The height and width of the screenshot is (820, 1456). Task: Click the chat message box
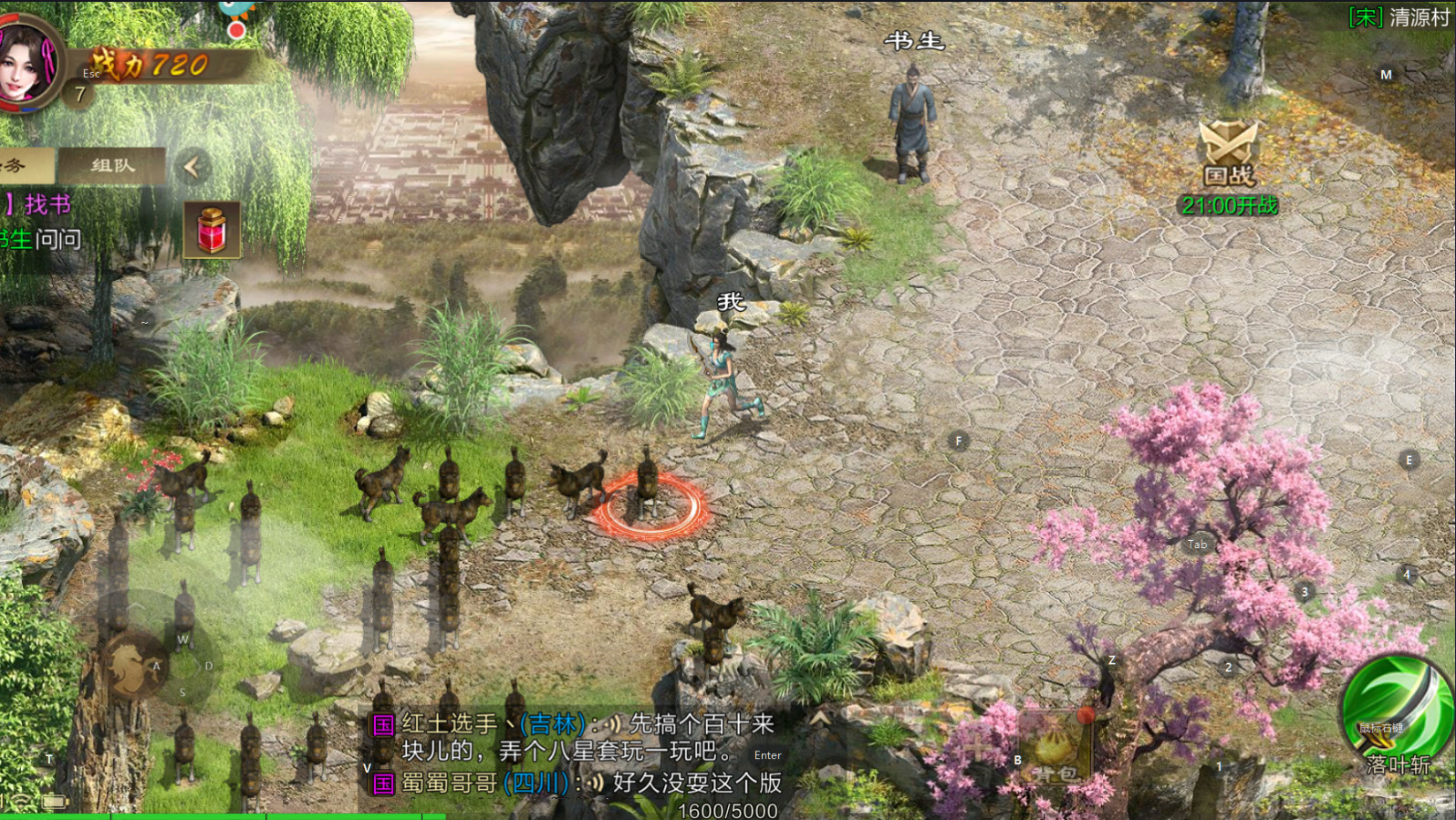575,753
